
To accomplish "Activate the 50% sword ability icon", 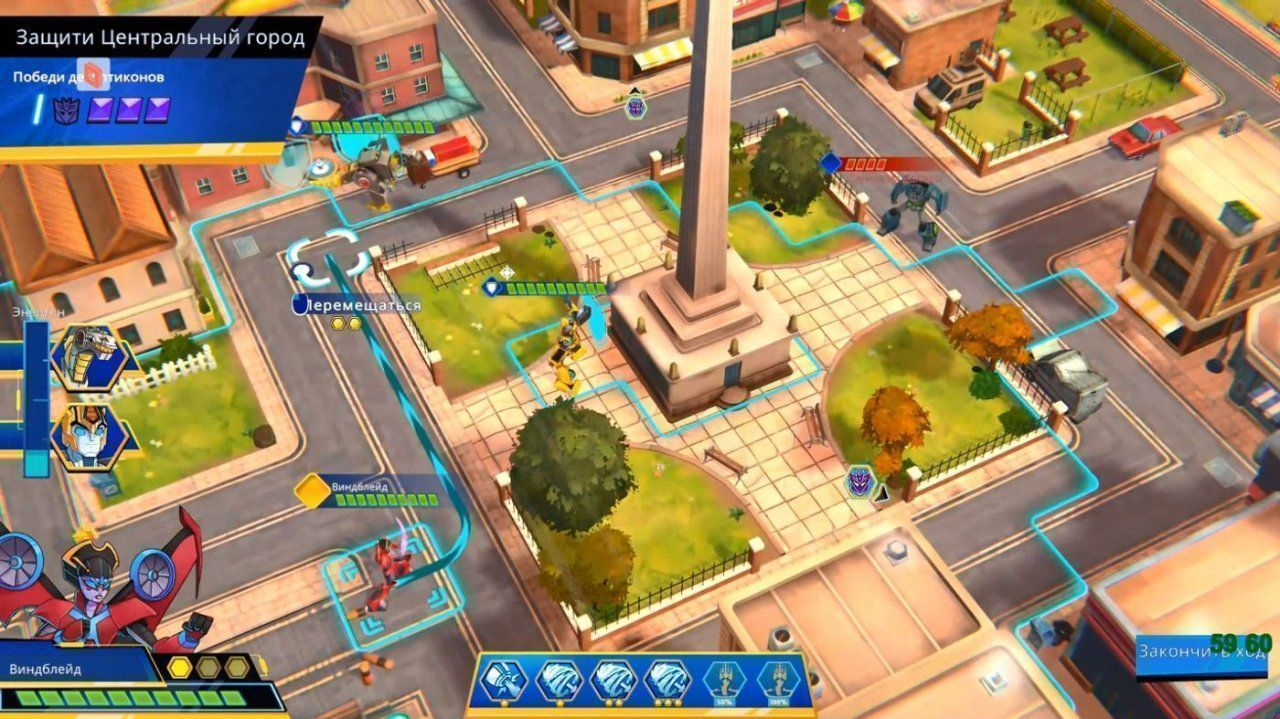I will tap(724, 681).
